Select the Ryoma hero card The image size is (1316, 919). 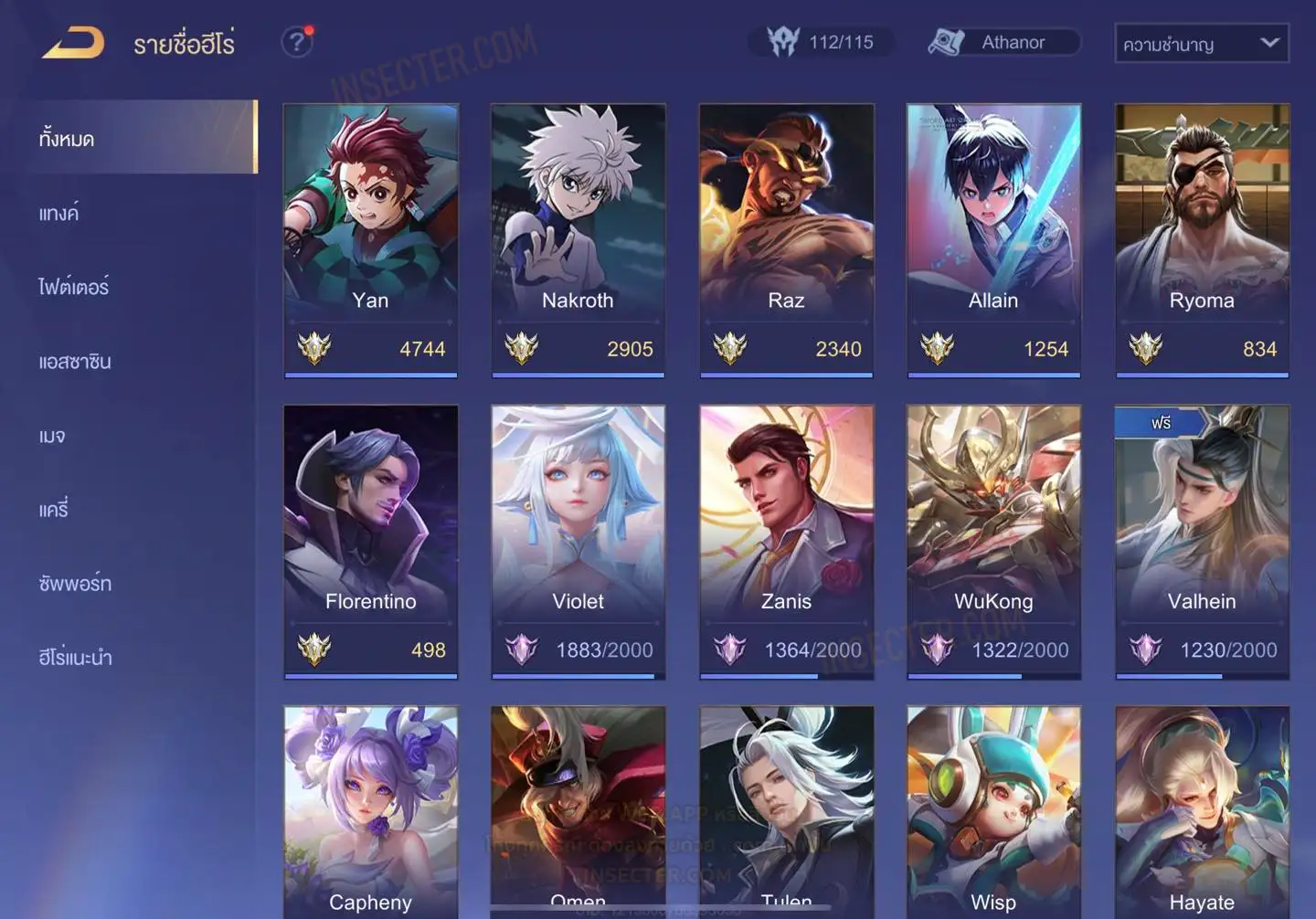[1202, 238]
